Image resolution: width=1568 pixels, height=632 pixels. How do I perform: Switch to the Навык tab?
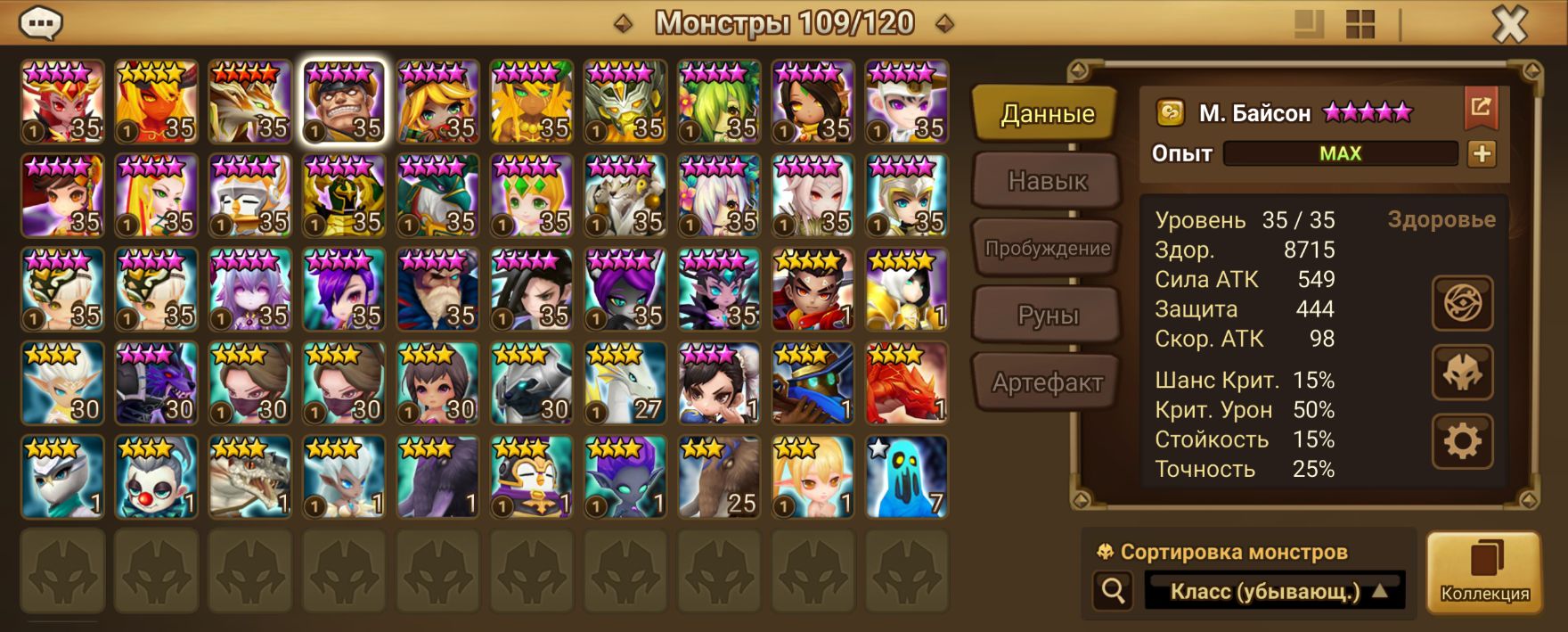(x=1047, y=181)
